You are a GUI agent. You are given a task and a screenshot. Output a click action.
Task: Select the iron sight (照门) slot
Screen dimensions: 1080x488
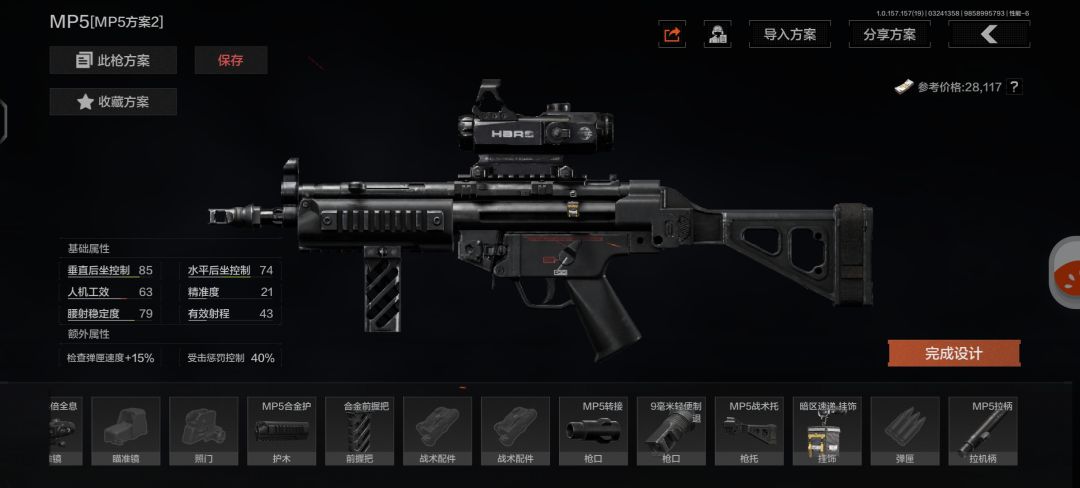pos(204,431)
